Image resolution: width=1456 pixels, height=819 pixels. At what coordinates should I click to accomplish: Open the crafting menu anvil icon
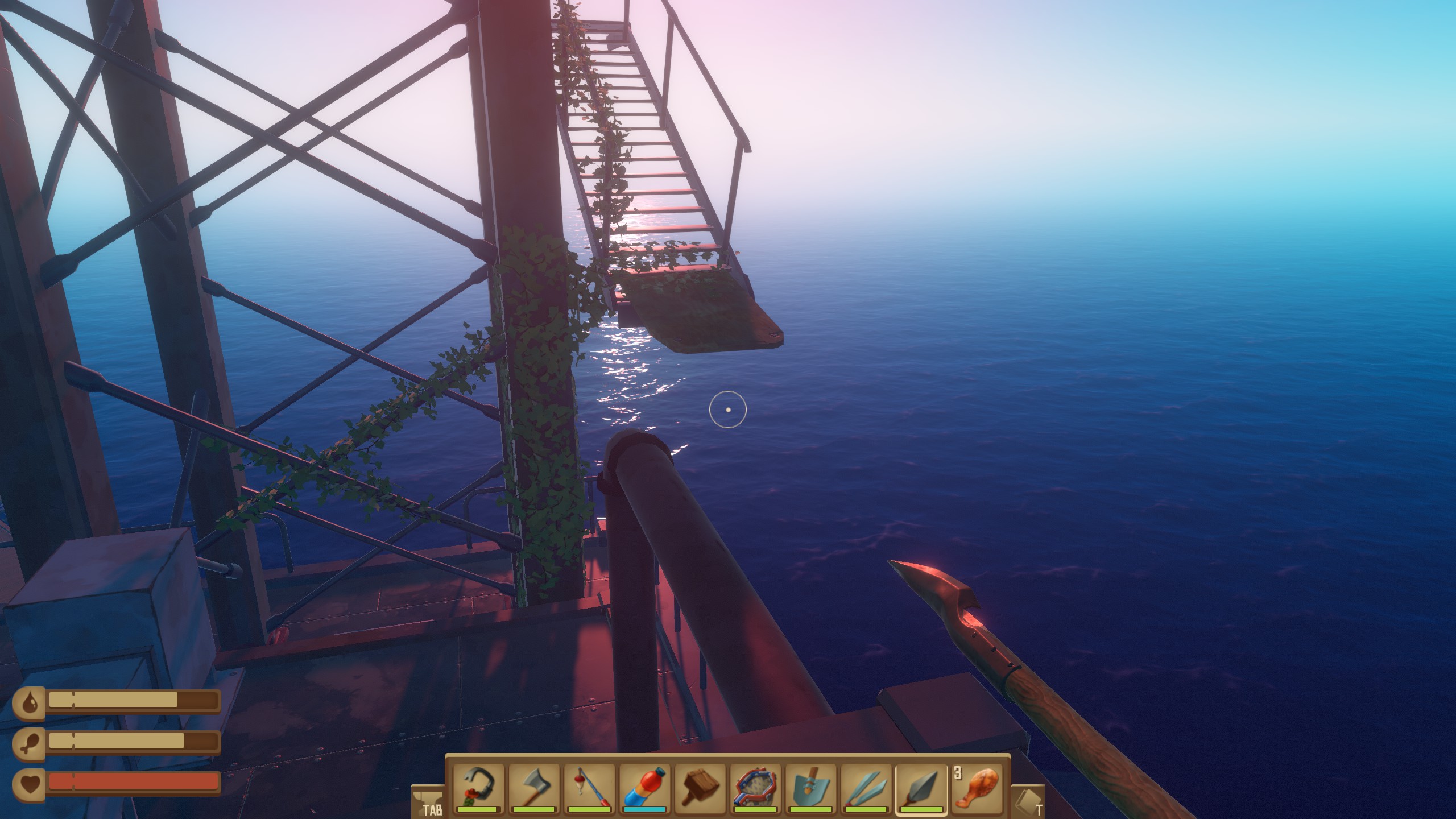(x=427, y=802)
